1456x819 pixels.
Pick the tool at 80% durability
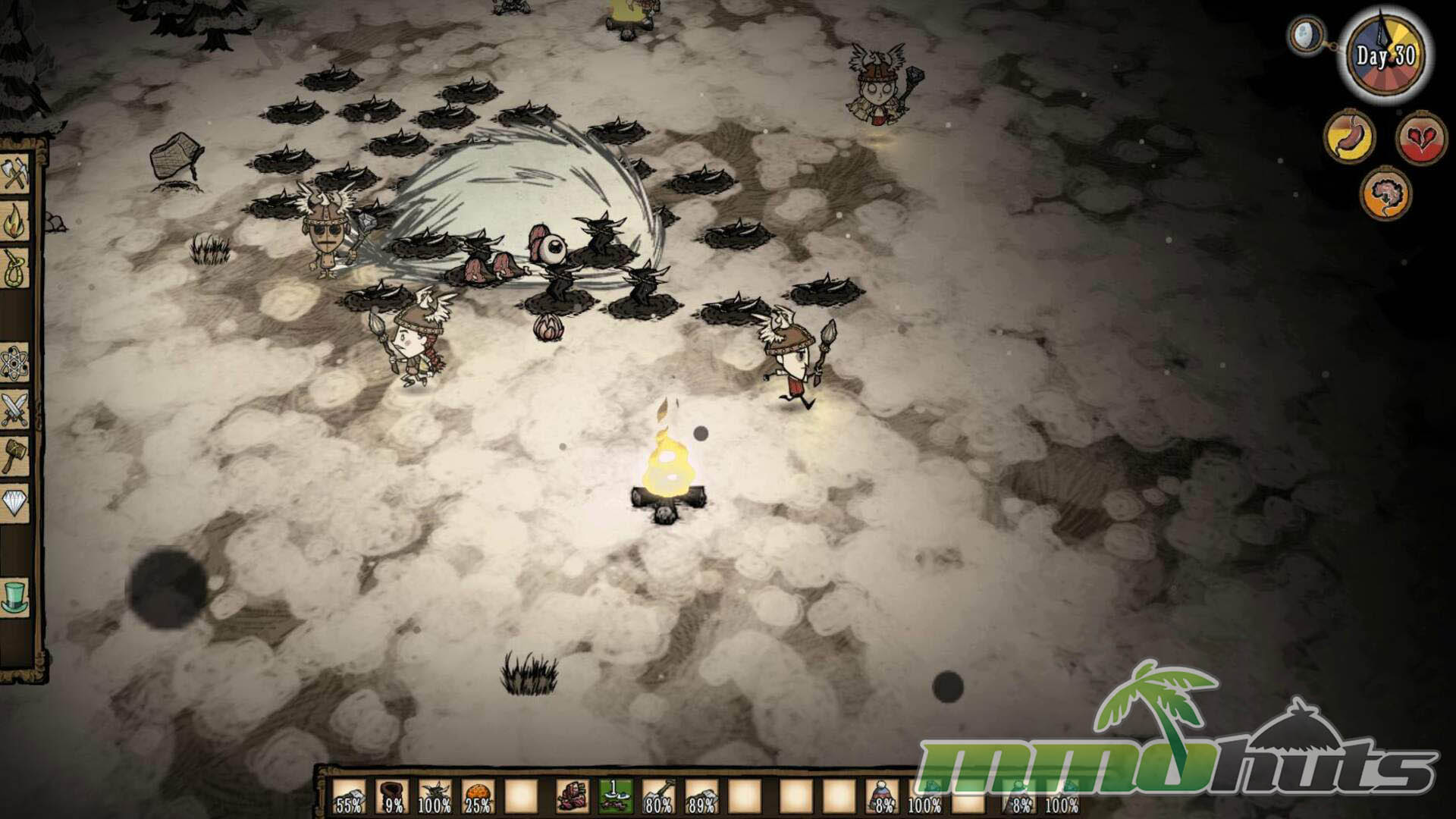coord(658,798)
